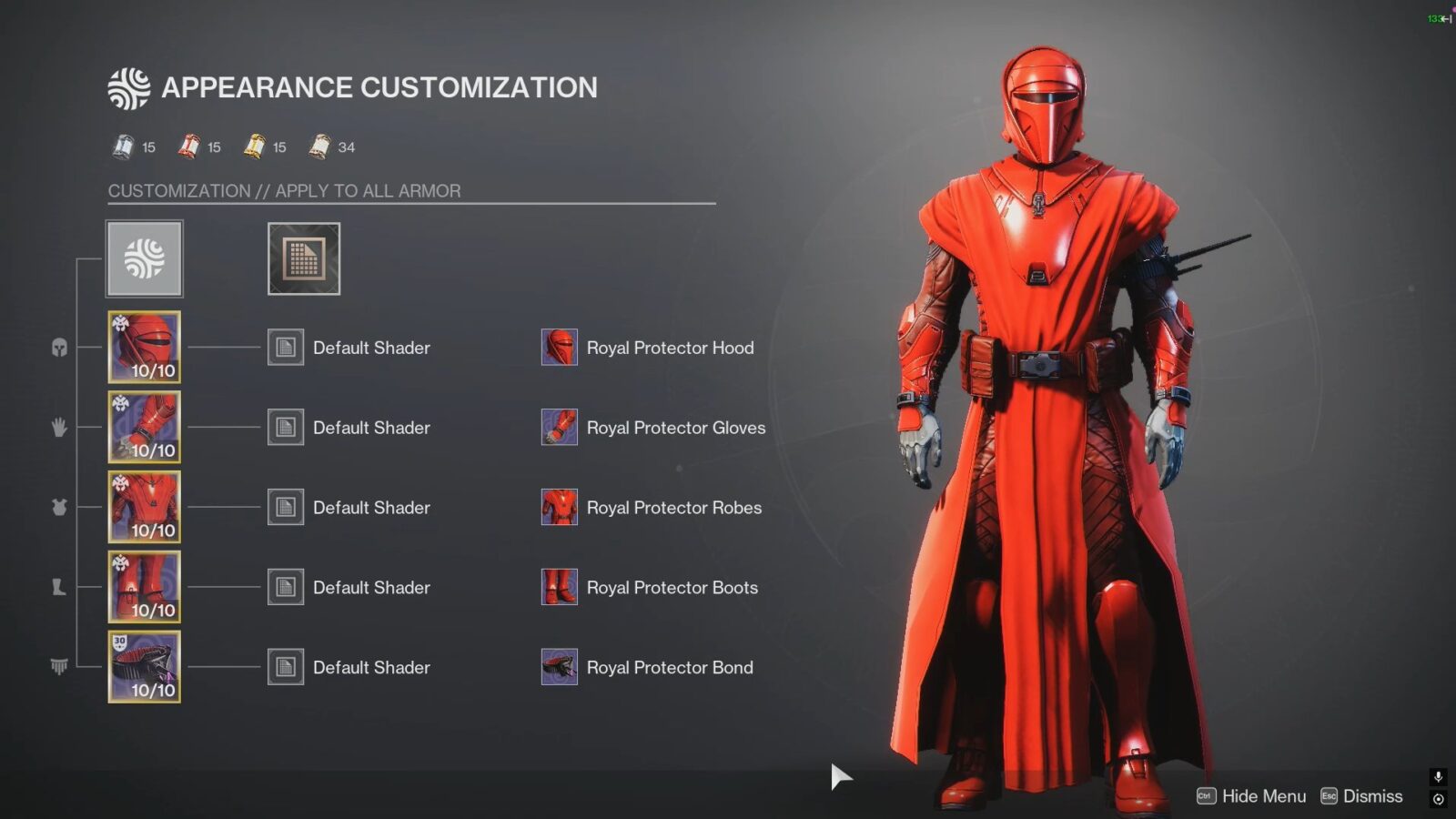Click the microphone icon in bottom right
Image resolution: width=1456 pixels, height=819 pixels.
pos(1438,777)
